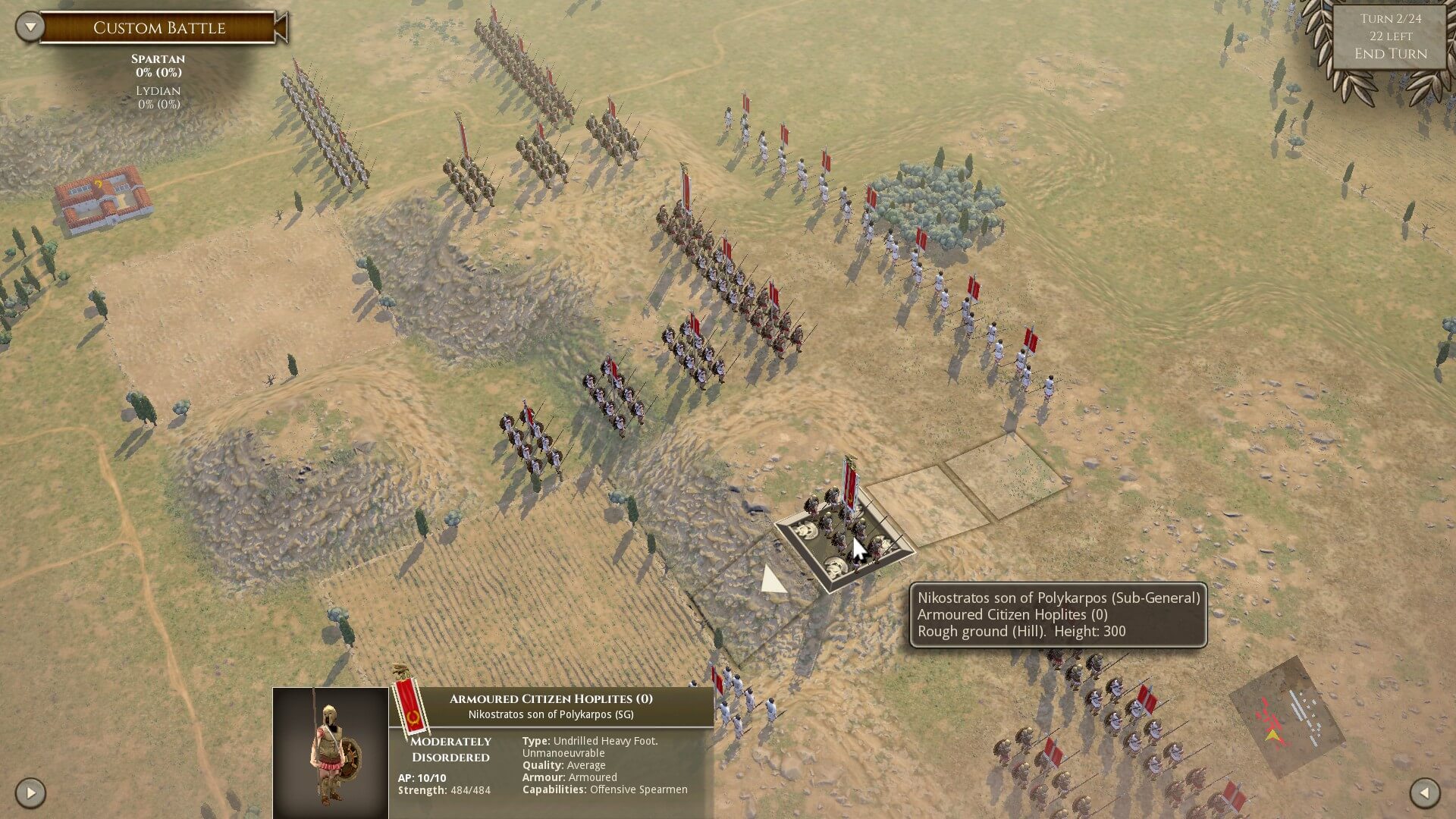Click the round arrow button at bottom right
The image size is (1456, 819).
click(x=1424, y=793)
